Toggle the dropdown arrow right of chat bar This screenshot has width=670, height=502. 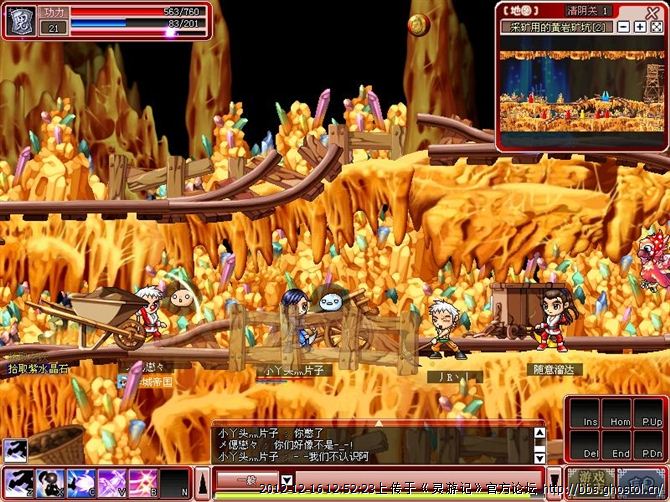pyautogui.click(x=554, y=477)
